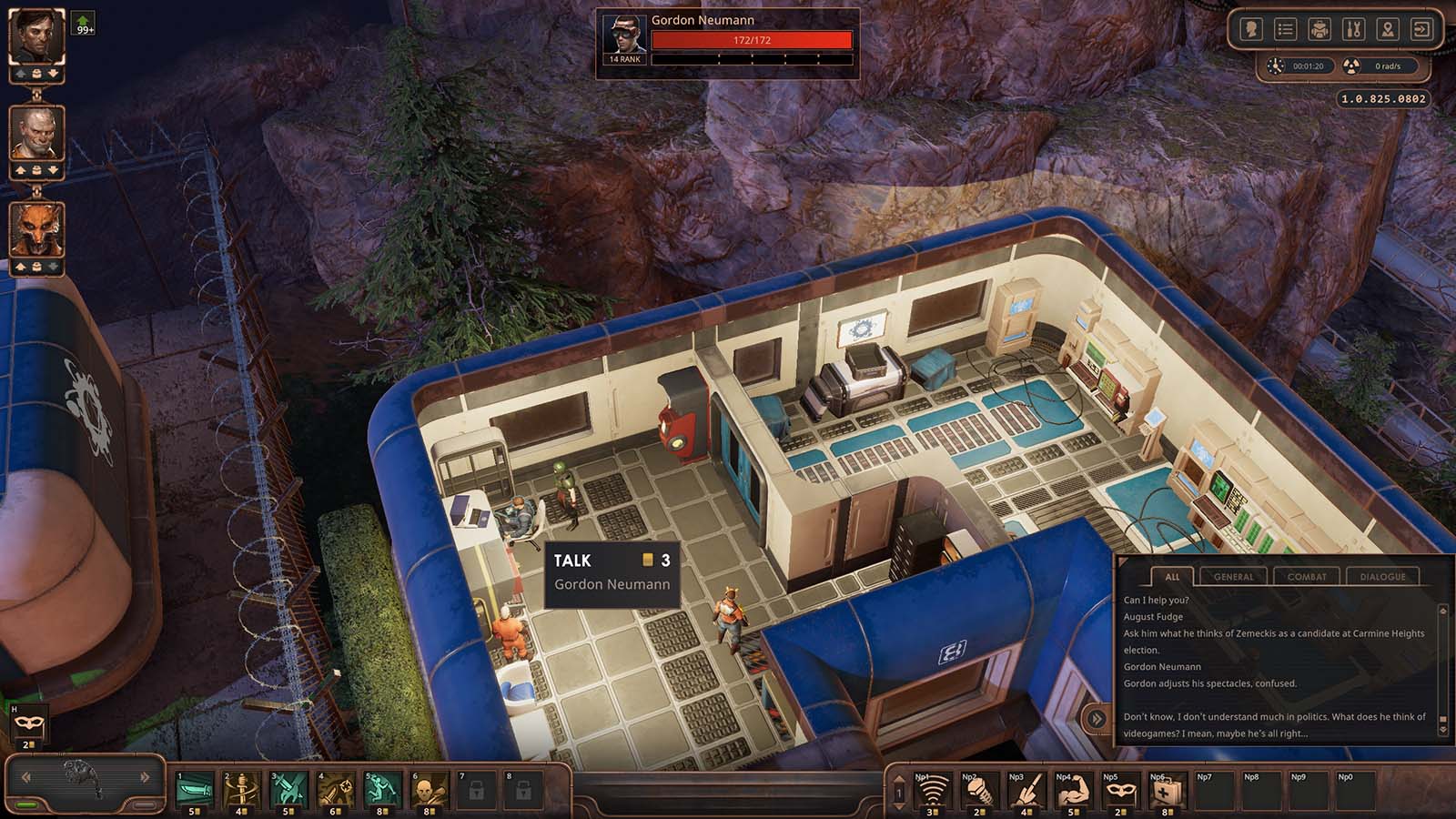Open the crafting tools menu
Viewport: 1456px width, 819px height.
pos(1353,30)
